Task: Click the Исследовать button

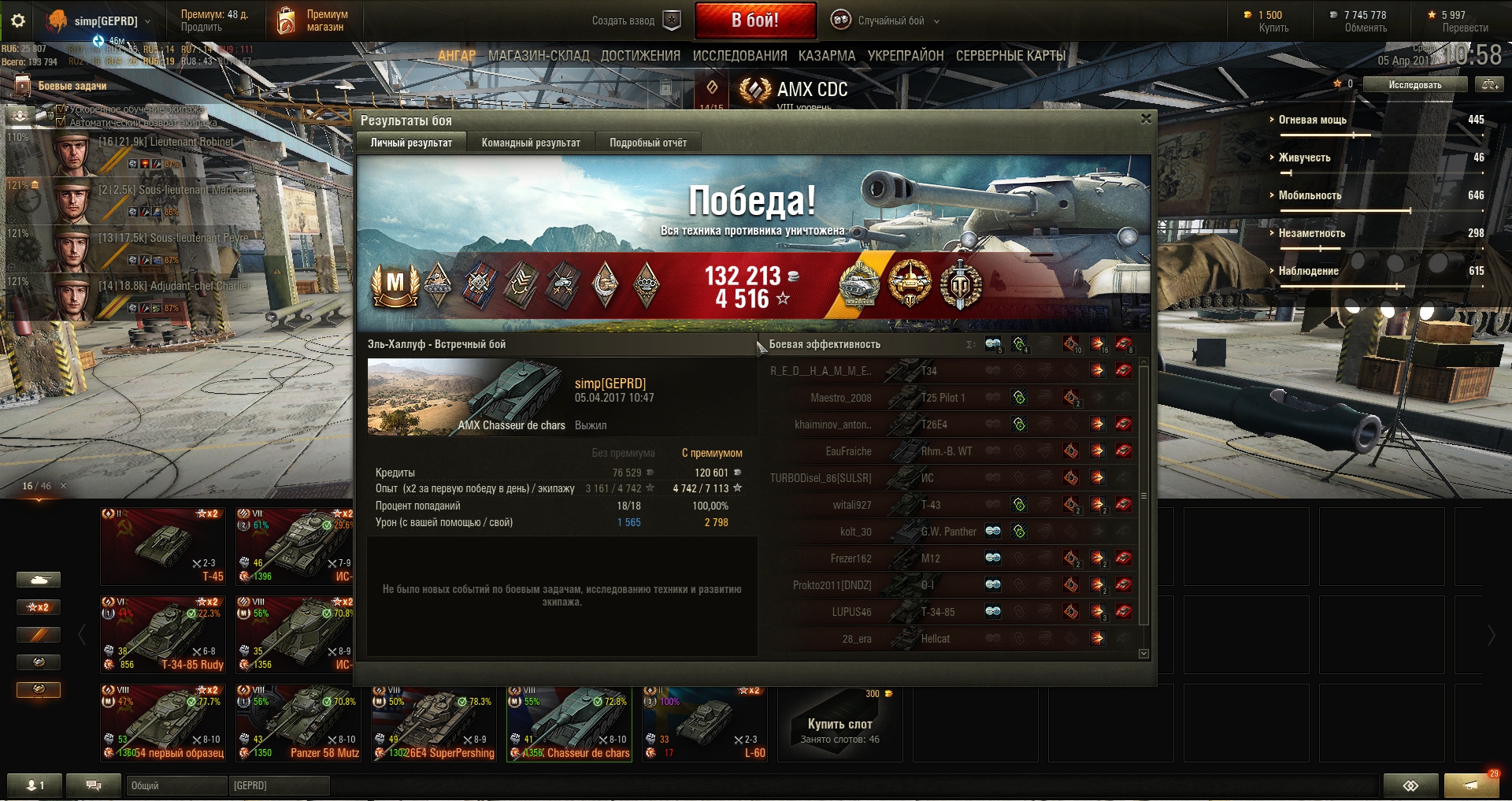Action: [x=1415, y=84]
